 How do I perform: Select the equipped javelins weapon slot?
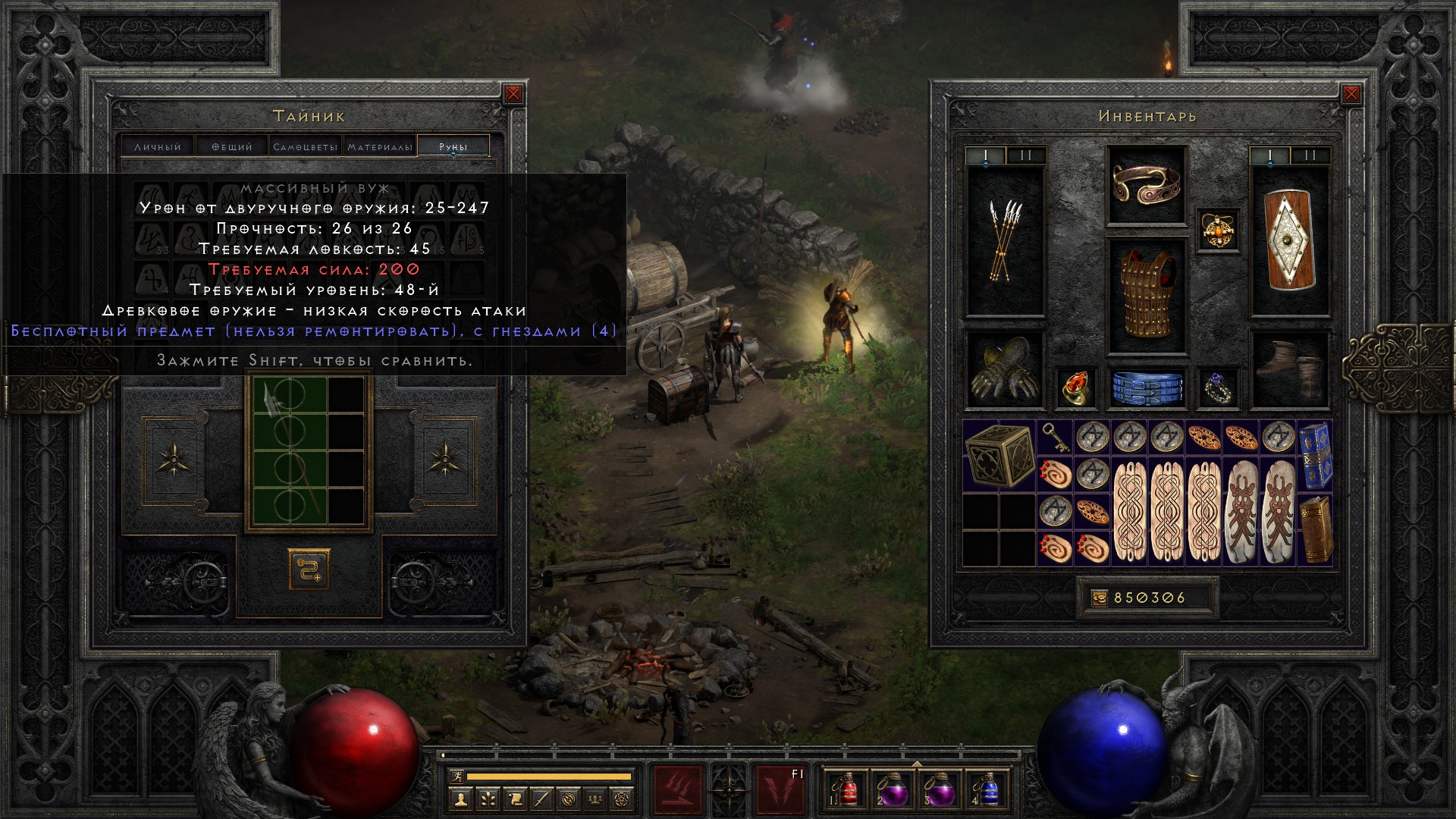click(x=1005, y=241)
